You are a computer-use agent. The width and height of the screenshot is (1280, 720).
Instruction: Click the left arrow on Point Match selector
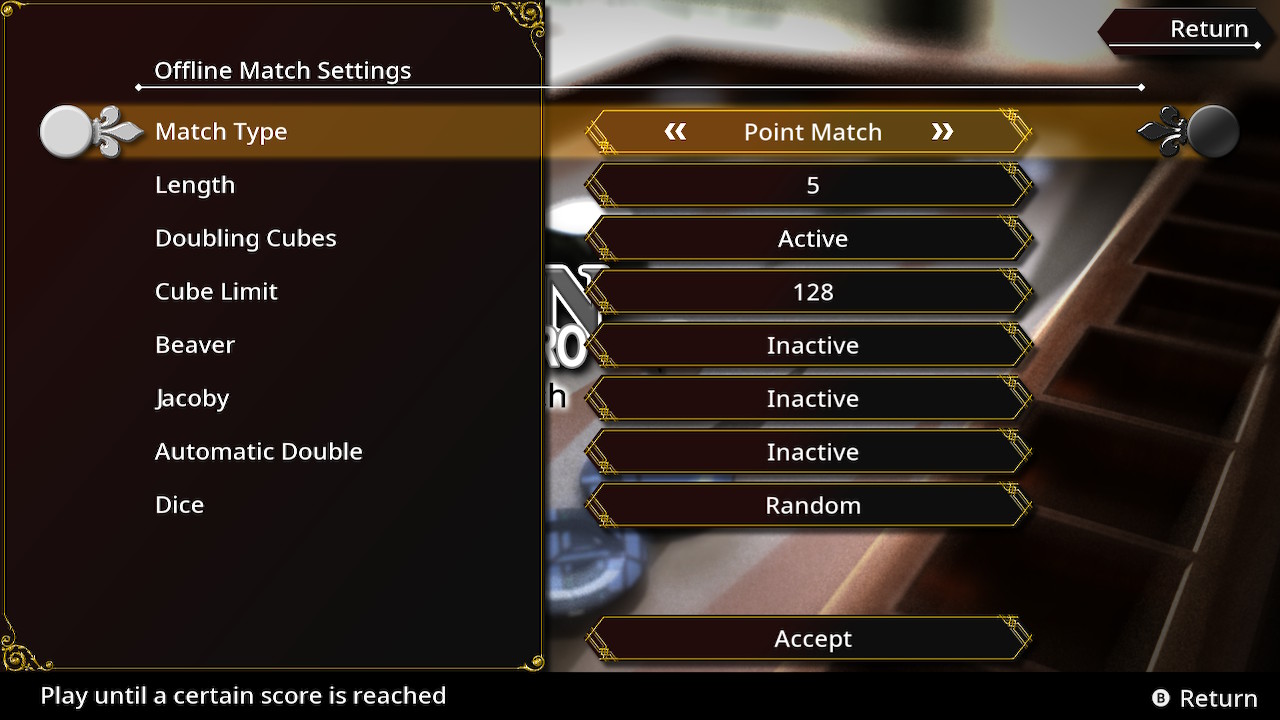676,131
